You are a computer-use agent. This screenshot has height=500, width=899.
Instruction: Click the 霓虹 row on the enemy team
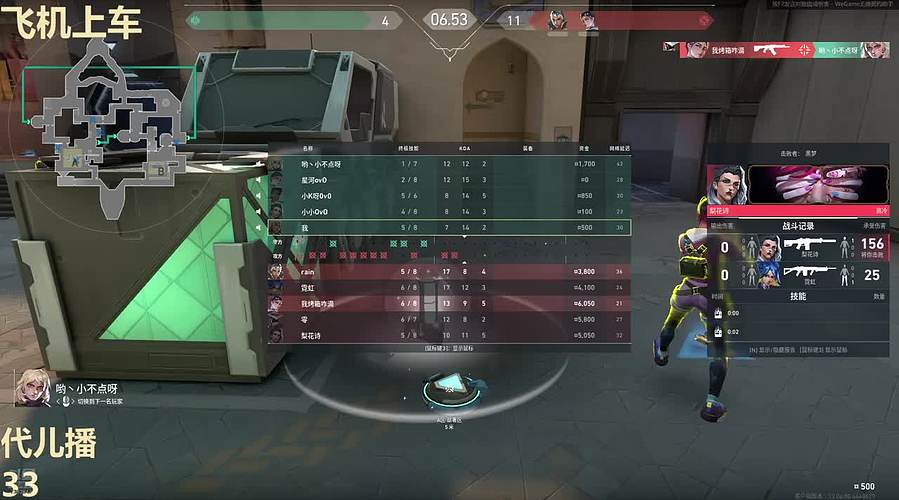(450, 287)
